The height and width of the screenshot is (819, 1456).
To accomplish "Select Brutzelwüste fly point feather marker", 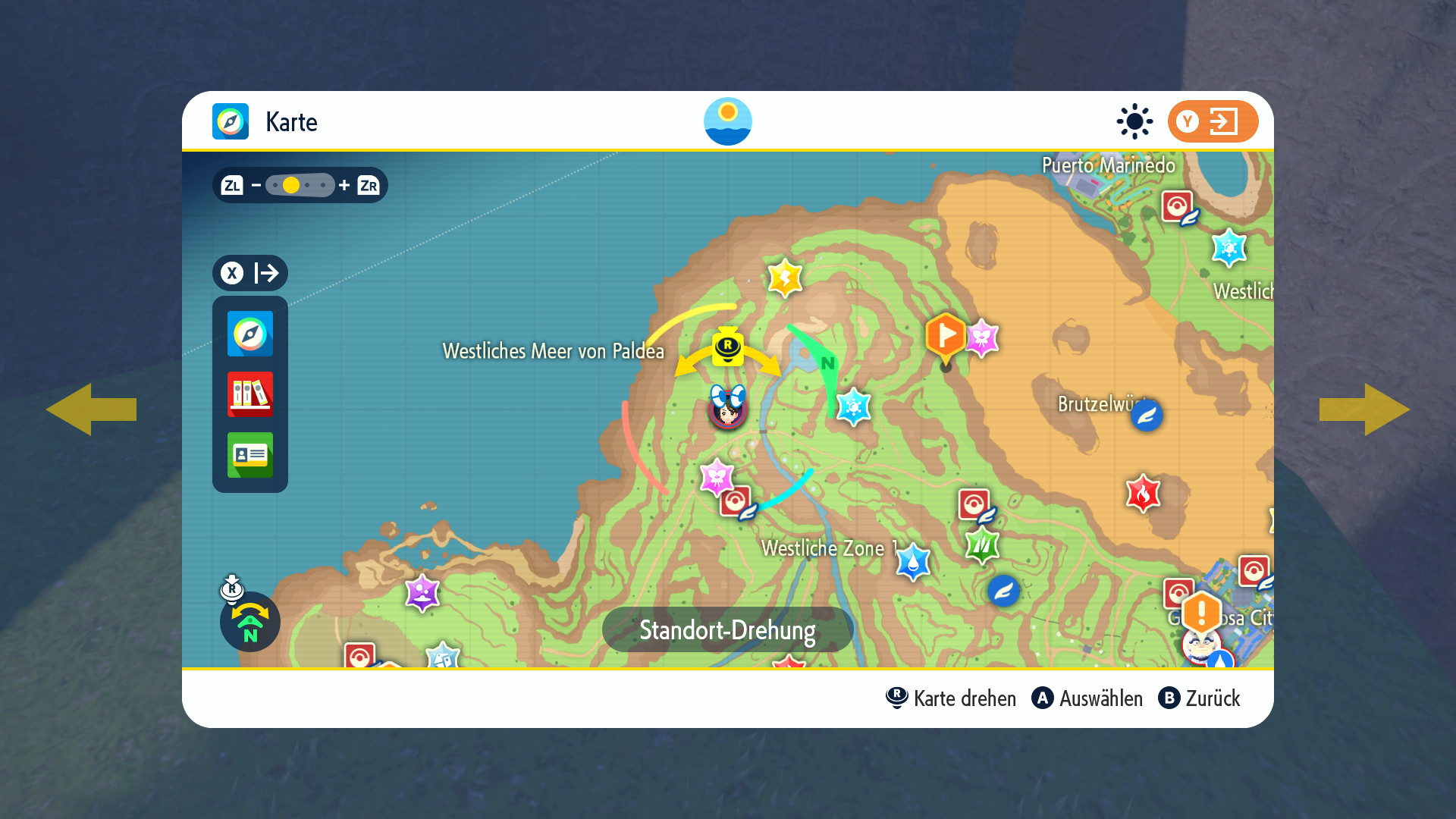I will click(x=1147, y=416).
